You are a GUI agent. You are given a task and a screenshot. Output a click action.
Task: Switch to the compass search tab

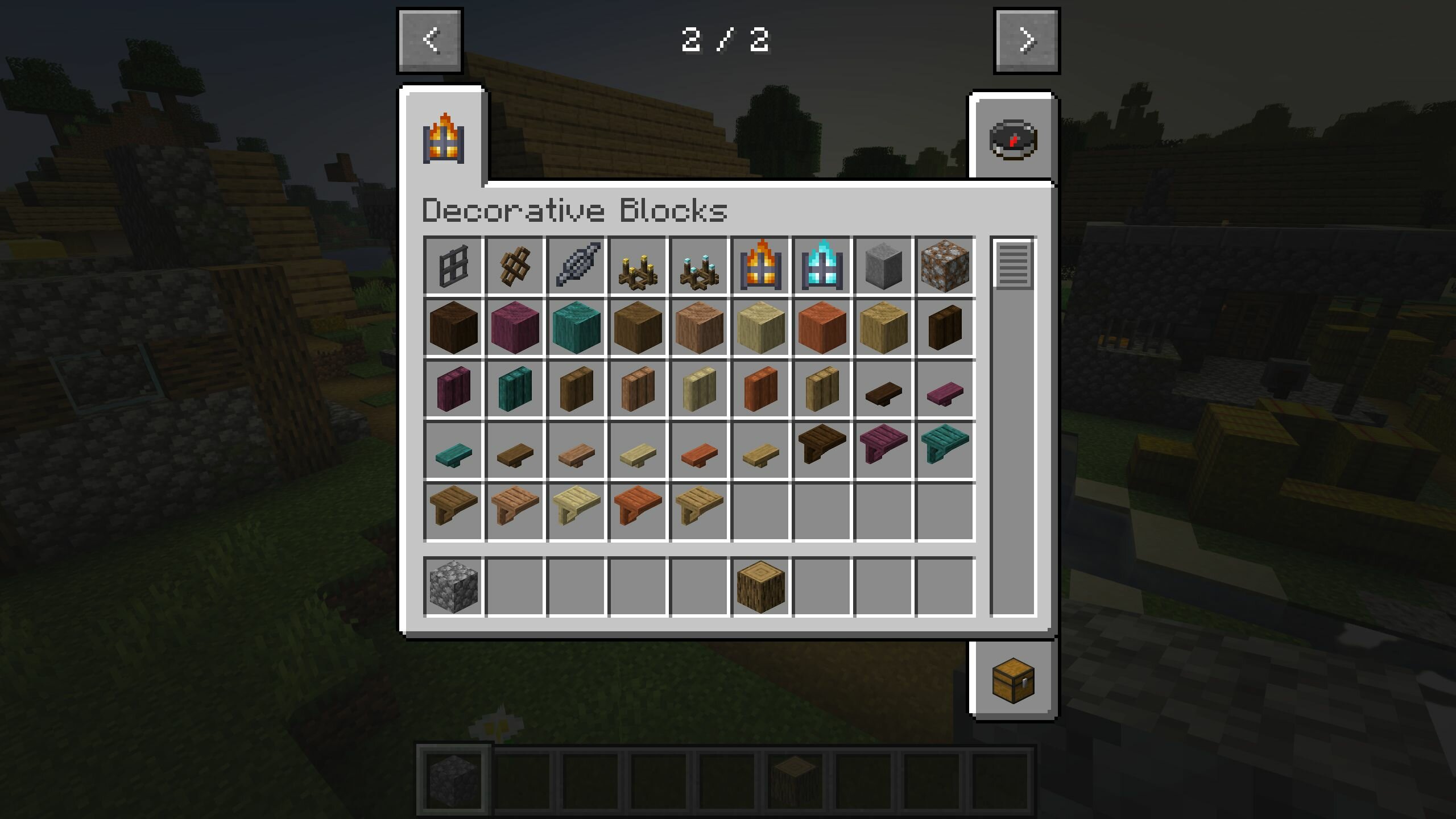1013,139
